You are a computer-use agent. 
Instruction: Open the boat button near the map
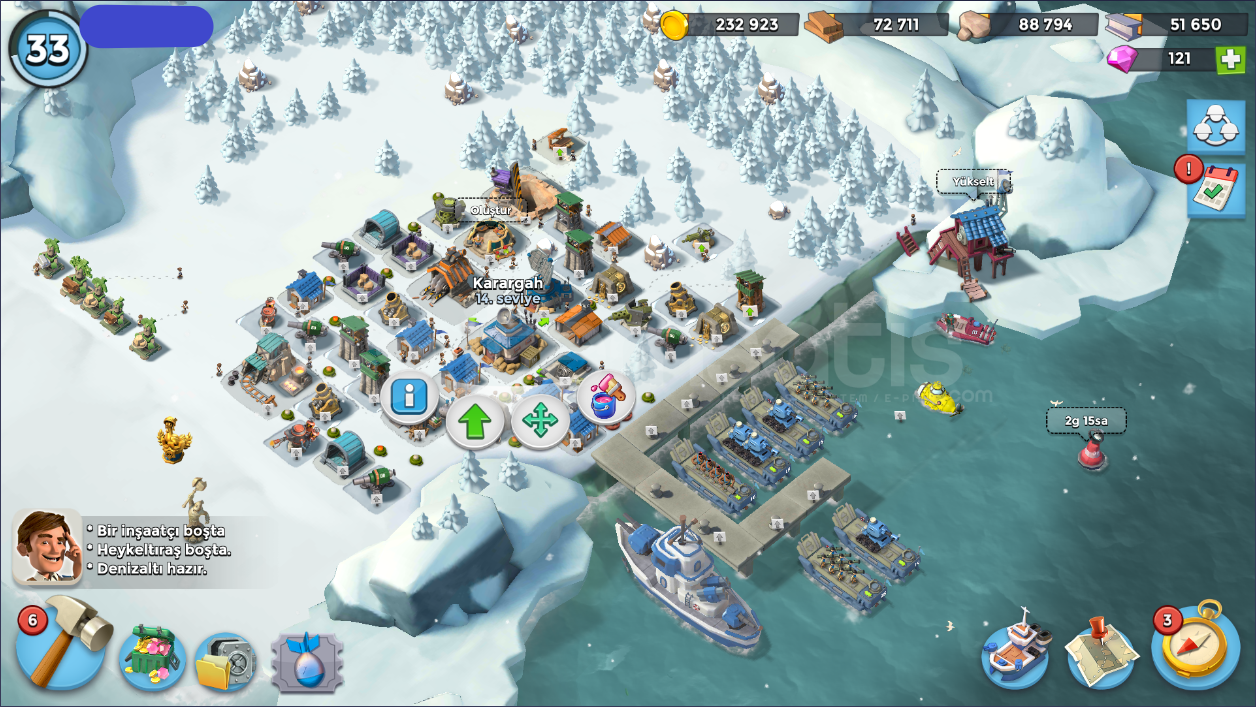point(1016,653)
